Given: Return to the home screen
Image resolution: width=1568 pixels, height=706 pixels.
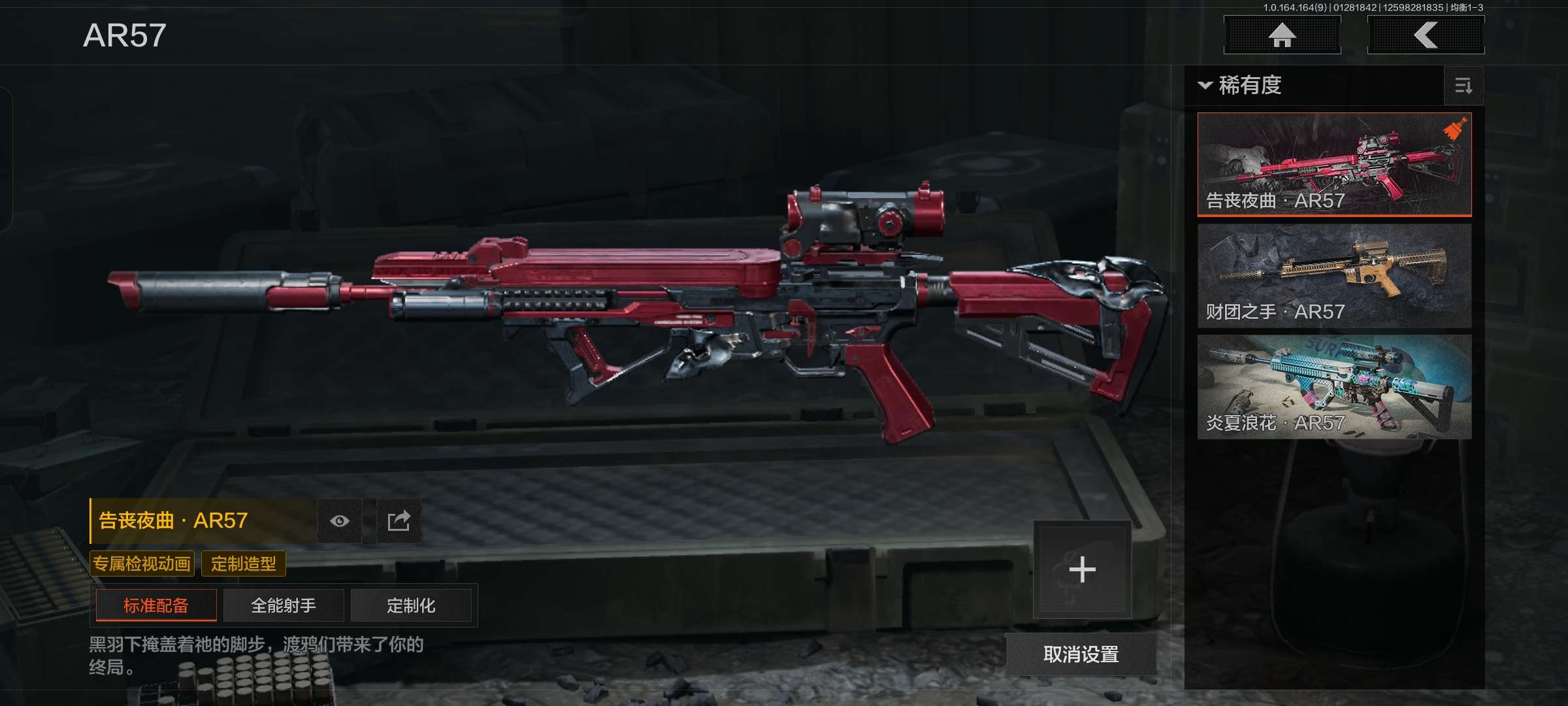Looking at the screenshot, I should (1282, 35).
